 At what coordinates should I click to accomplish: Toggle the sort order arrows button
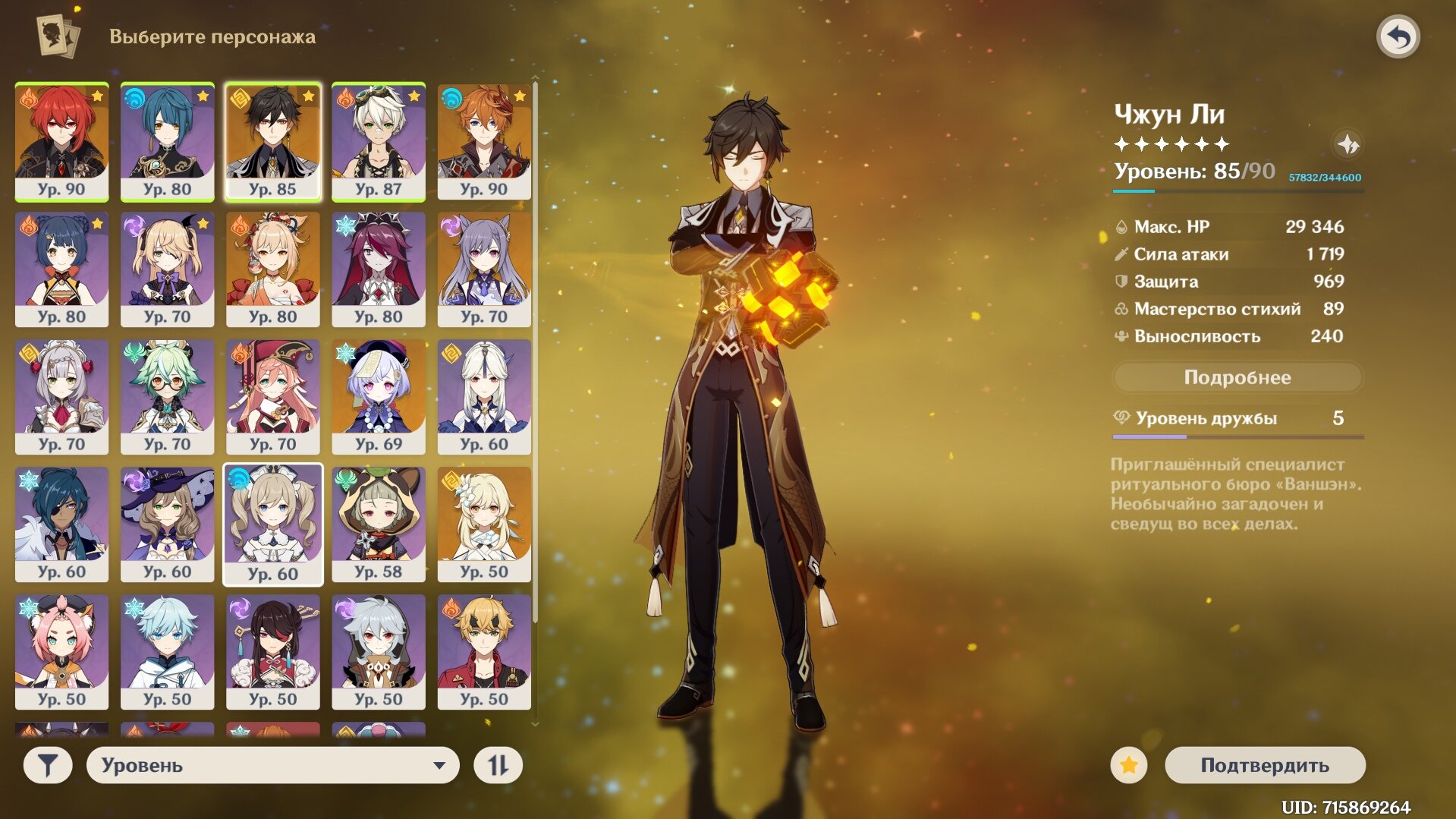(498, 765)
